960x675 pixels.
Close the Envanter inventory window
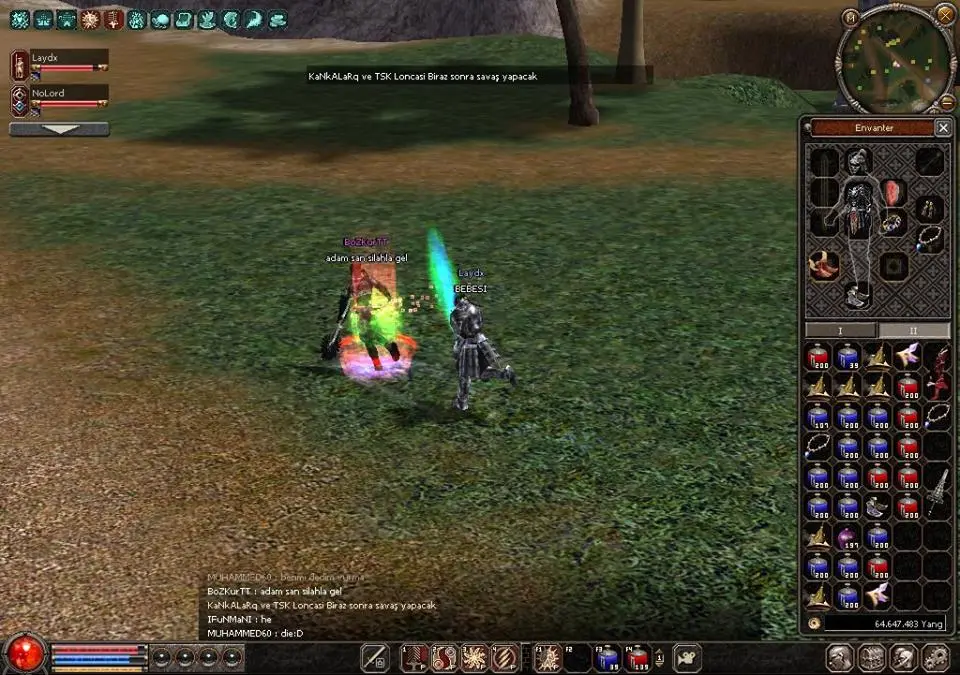click(942, 128)
